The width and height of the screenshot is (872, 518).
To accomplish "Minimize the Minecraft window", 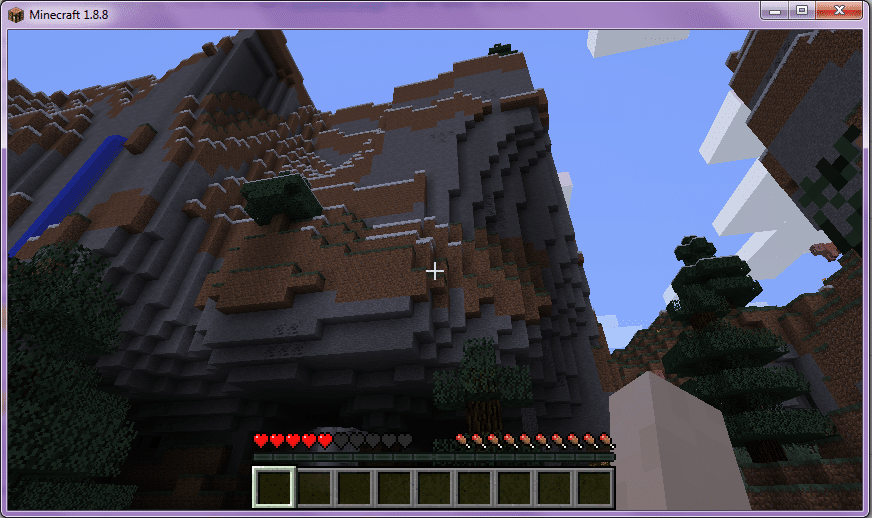I will pyautogui.click(x=775, y=10).
